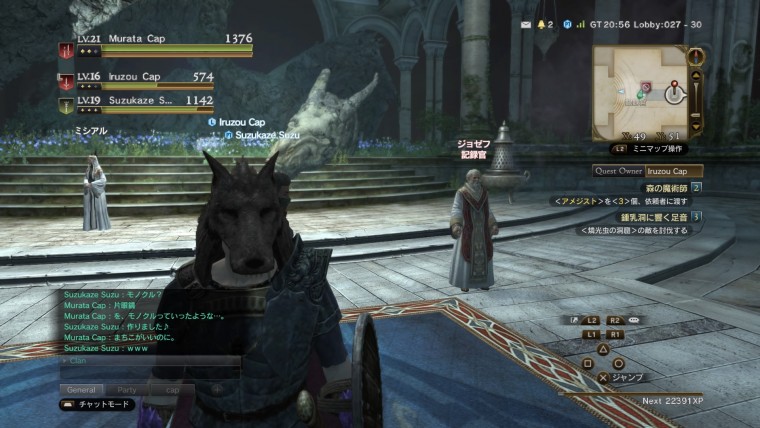Select party member Murata Cap's row
The width and height of the screenshot is (760, 428).
click(155, 43)
